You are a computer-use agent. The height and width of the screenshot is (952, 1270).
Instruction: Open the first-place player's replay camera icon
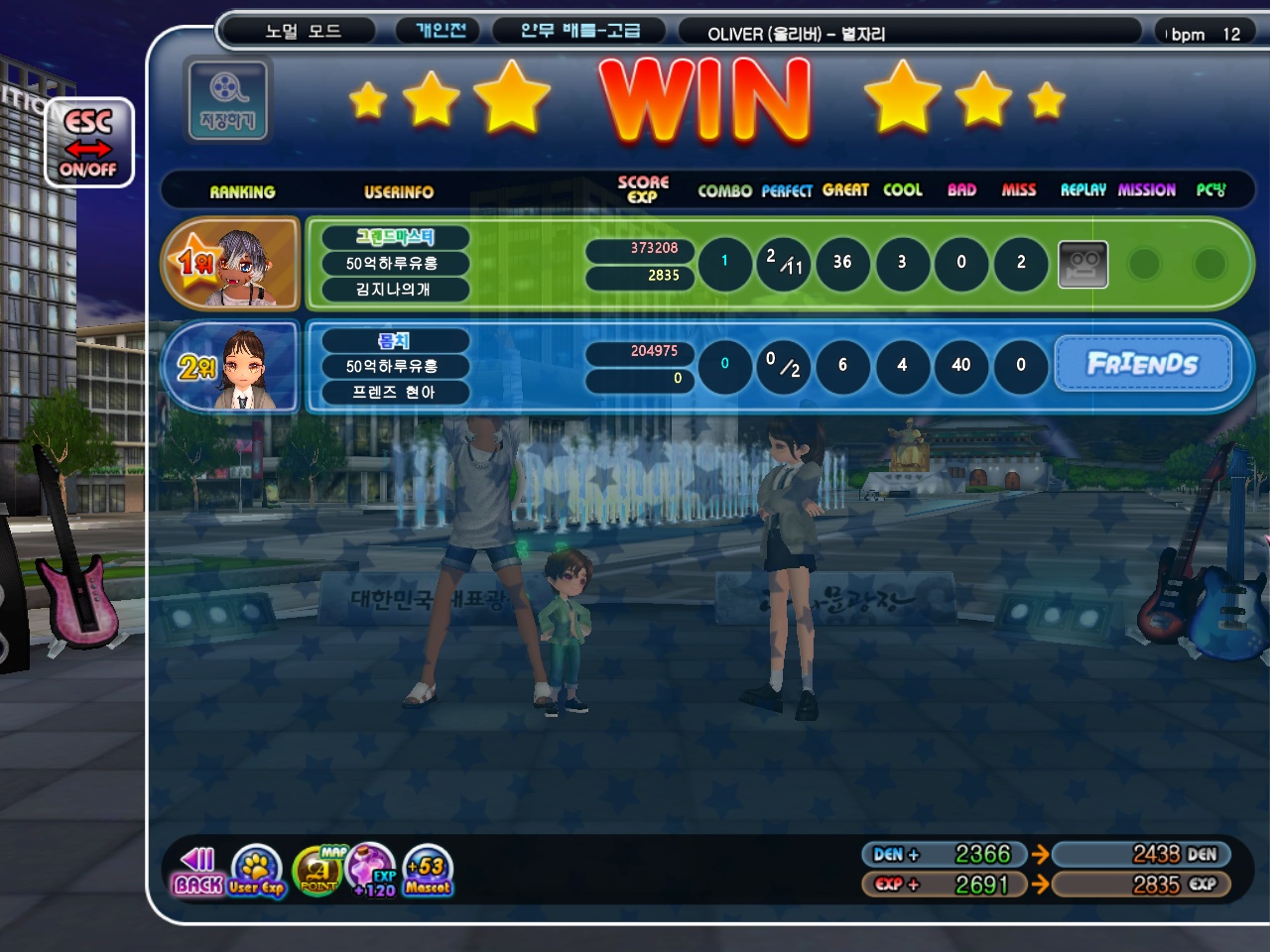coord(1082,264)
